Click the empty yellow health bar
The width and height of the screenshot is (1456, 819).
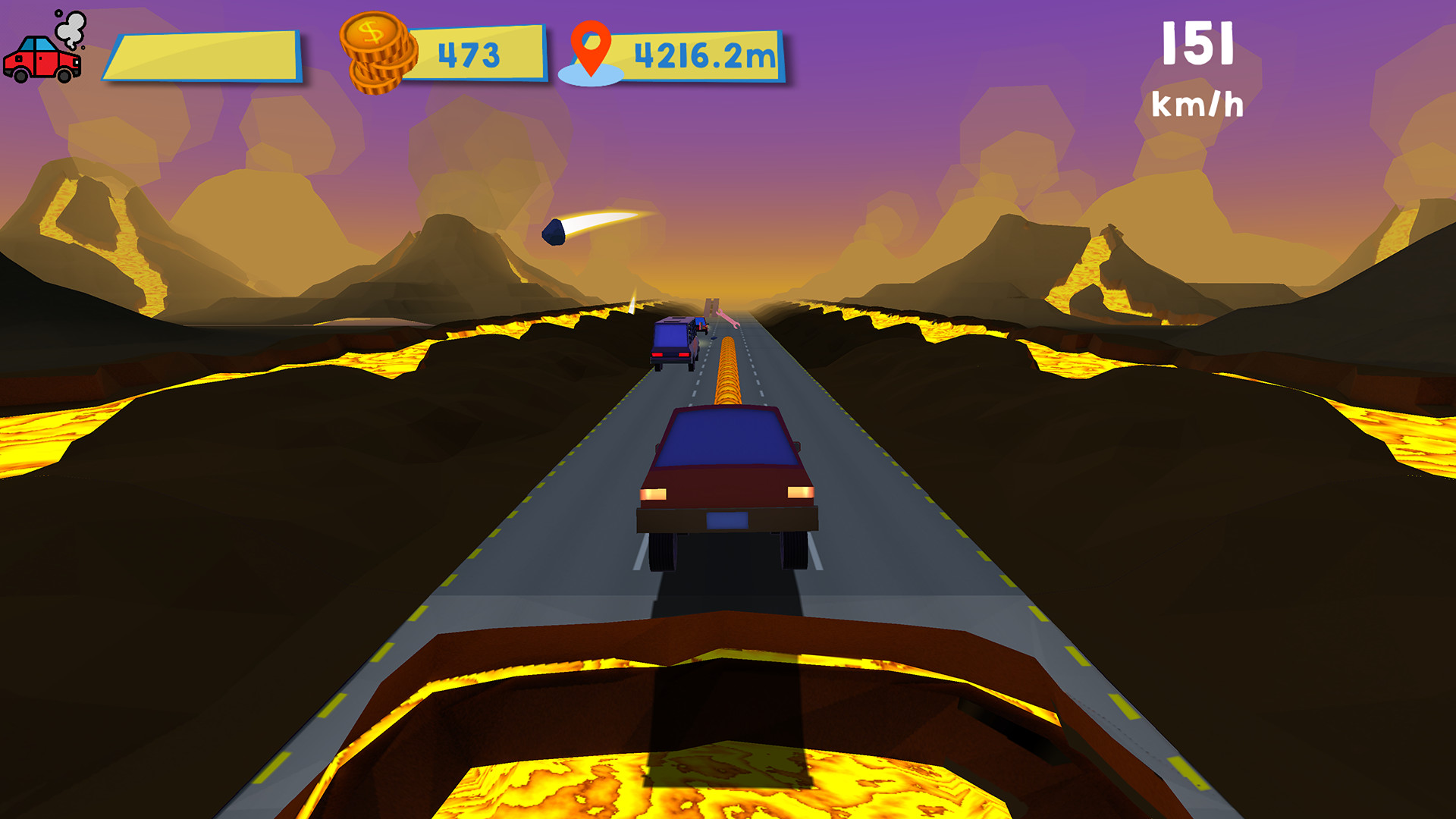point(206,55)
